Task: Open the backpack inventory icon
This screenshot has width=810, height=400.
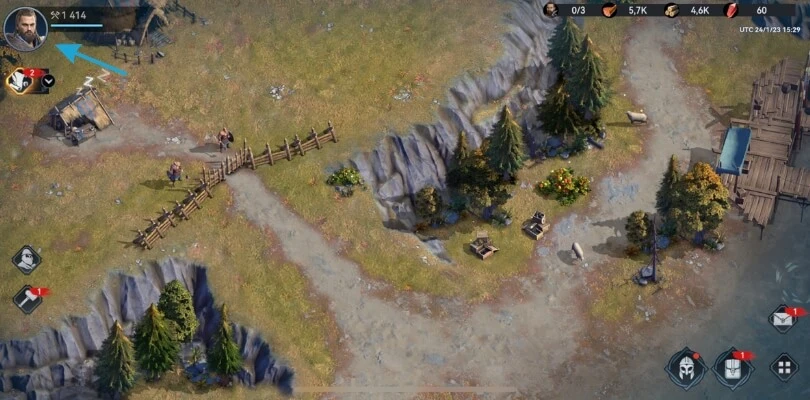Action: pyautogui.click(x=732, y=367)
